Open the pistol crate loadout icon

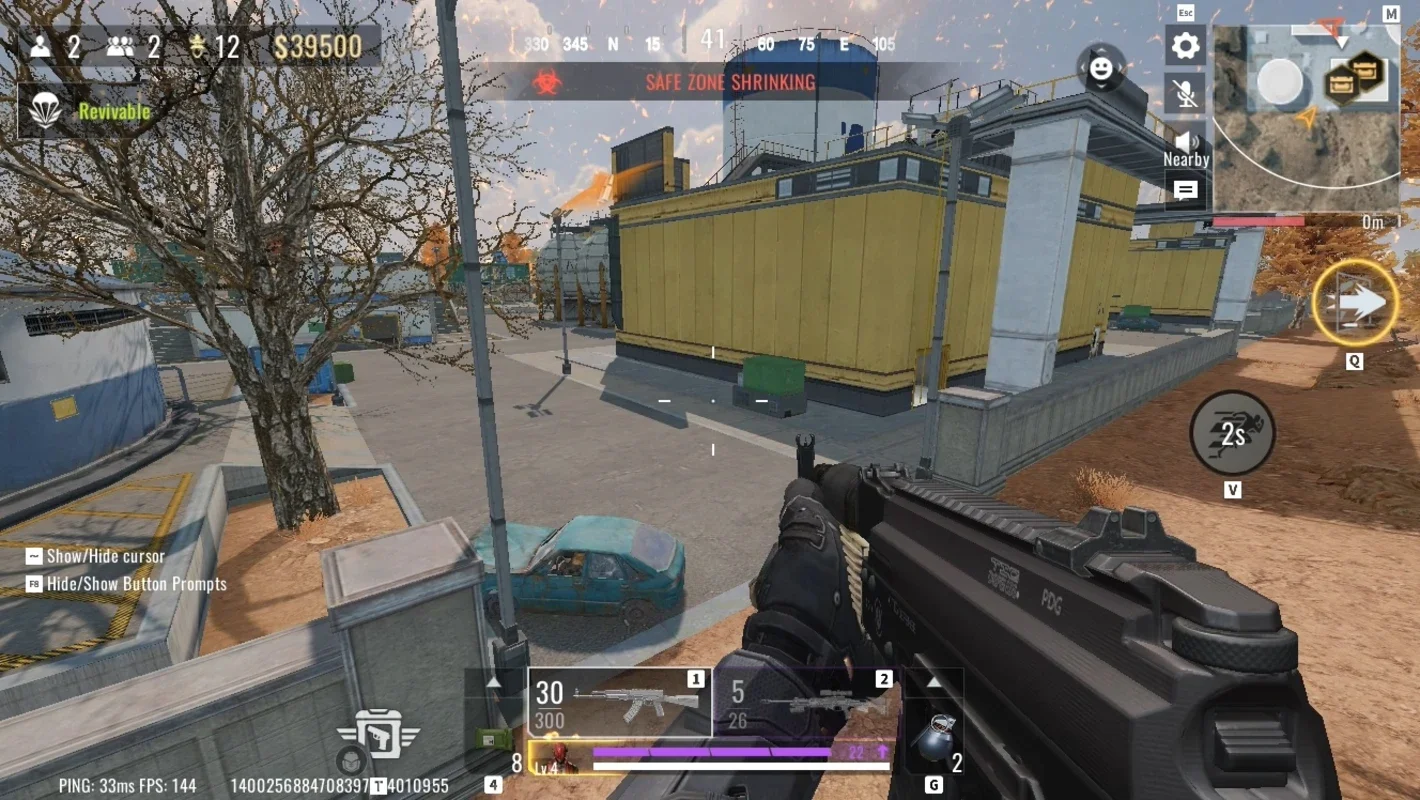(x=380, y=735)
